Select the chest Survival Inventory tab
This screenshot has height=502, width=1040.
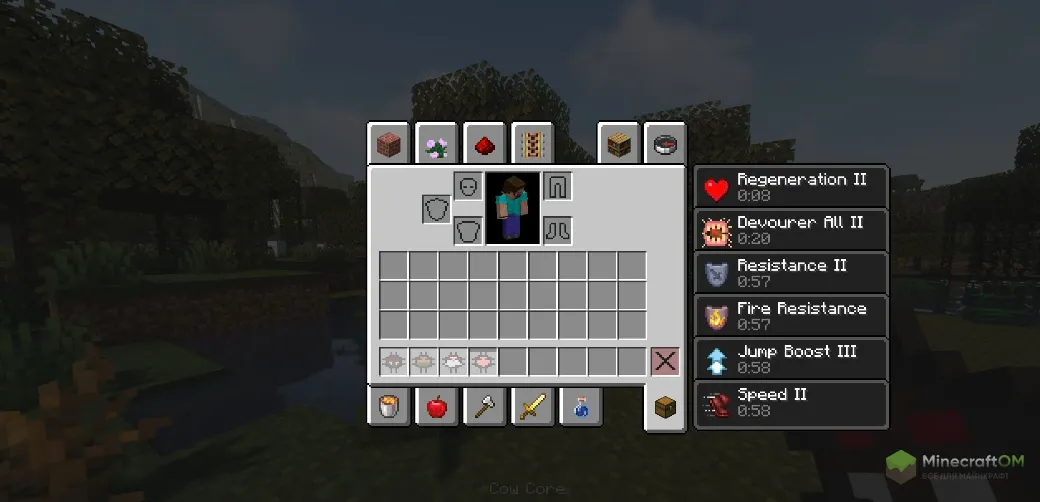tap(666, 407)
